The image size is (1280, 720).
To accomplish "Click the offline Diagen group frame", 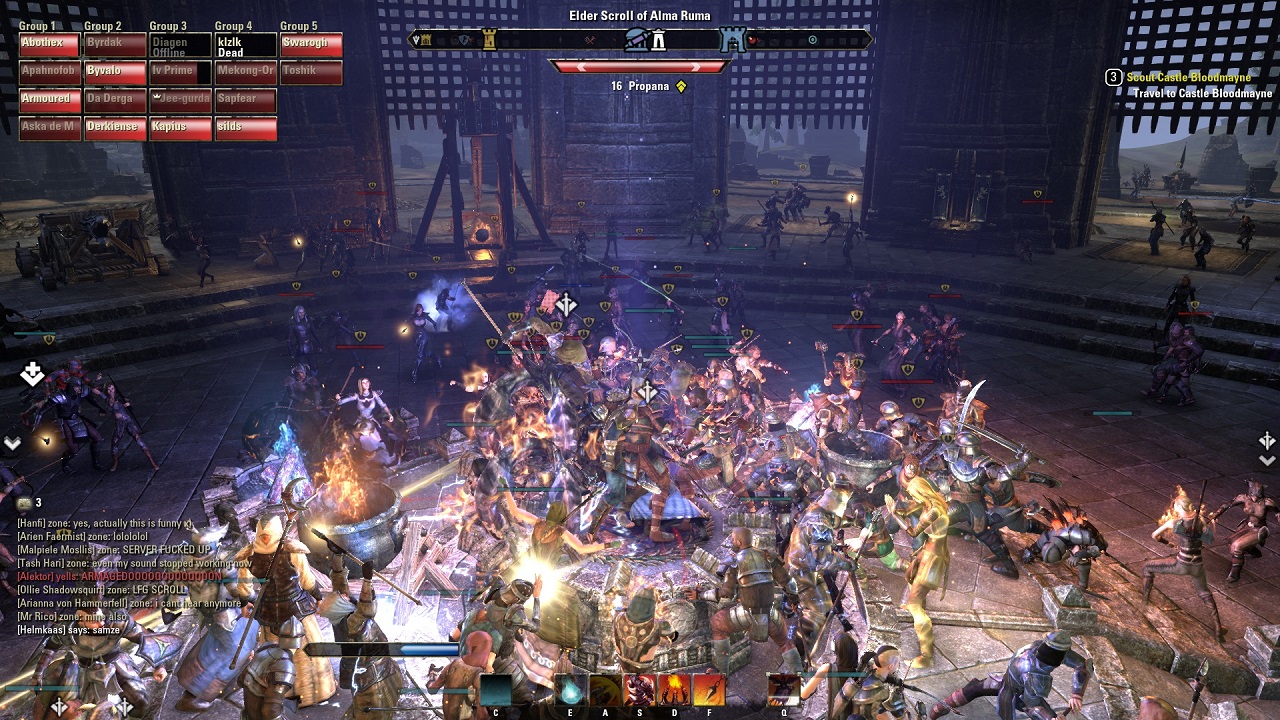I will point(180,45).
